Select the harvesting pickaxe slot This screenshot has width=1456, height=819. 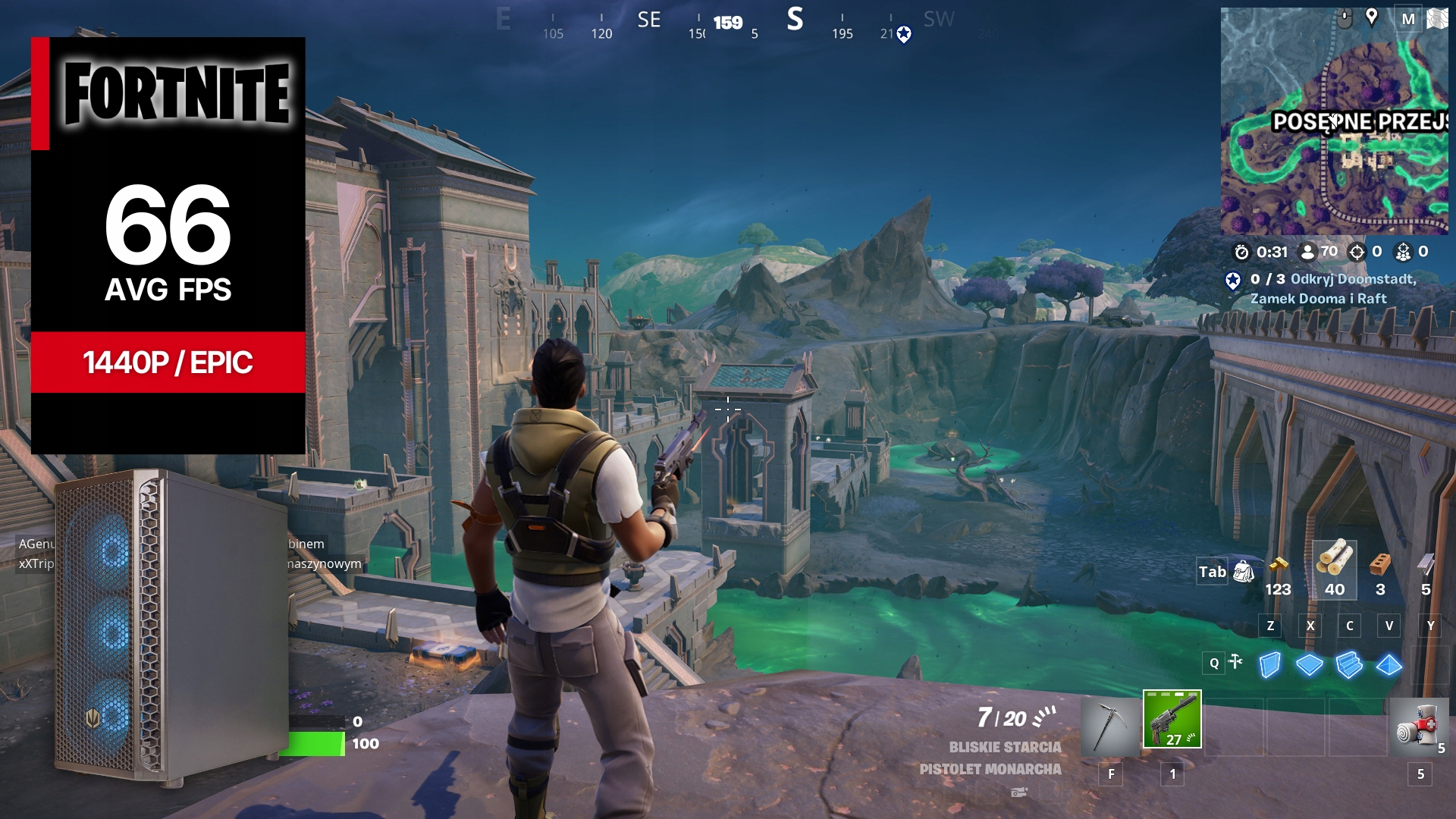(x=1110, y=726)
